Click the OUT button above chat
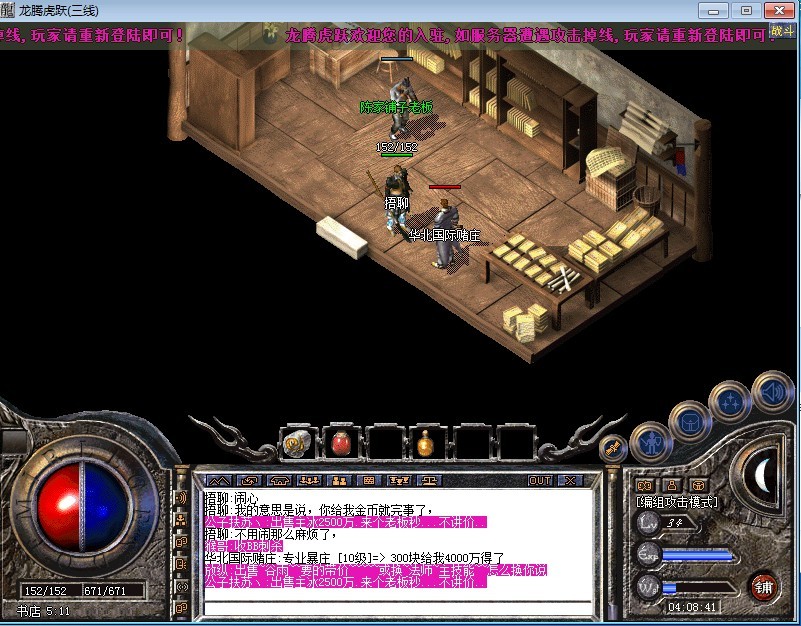 click(540, 481)
